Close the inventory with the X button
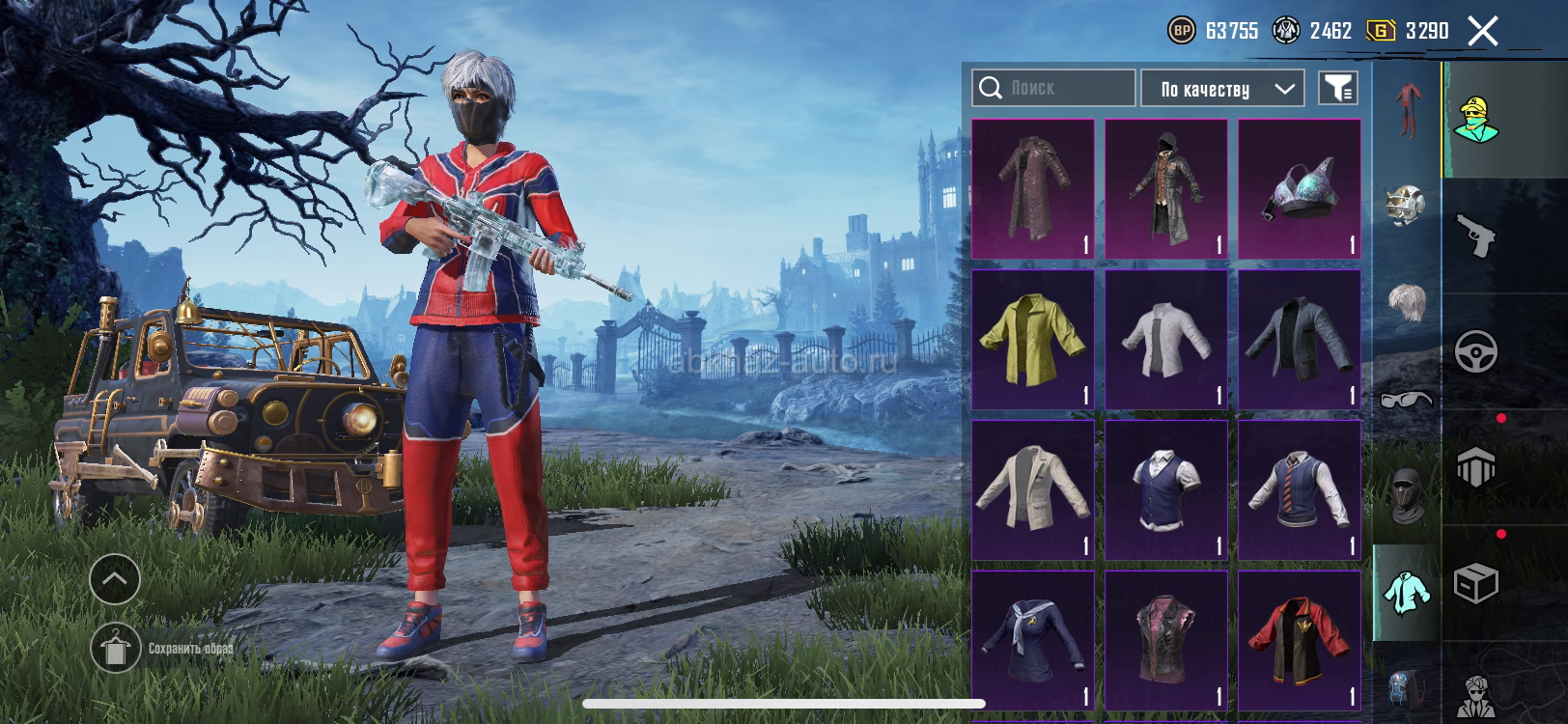Viewport: 1568px width, 724px height. coord(1483,32)
